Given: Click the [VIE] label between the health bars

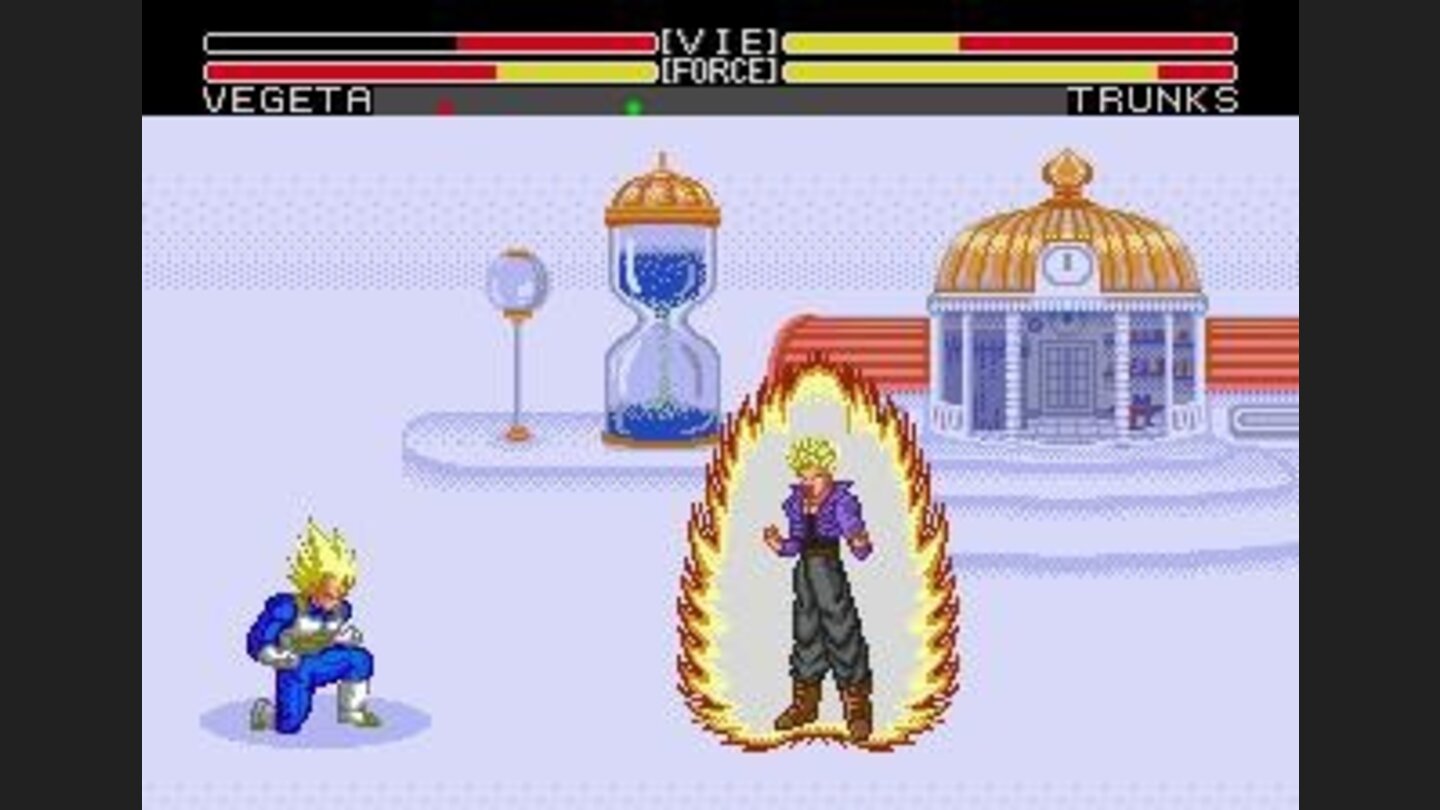Looking at the screenshot, I should [718, 41].
